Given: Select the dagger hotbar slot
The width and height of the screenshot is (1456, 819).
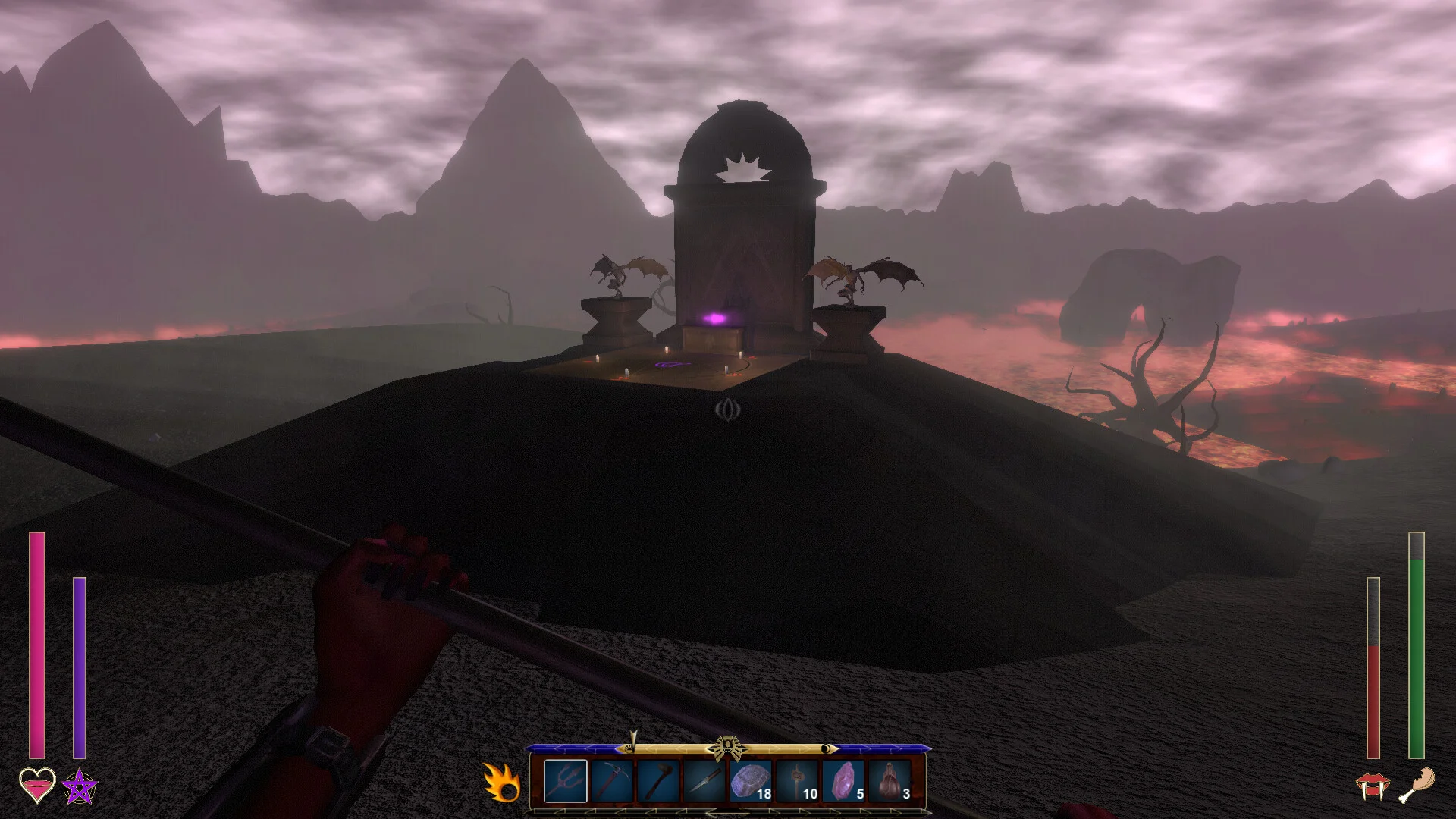Looking at the screenshot, I should (704, 781).
